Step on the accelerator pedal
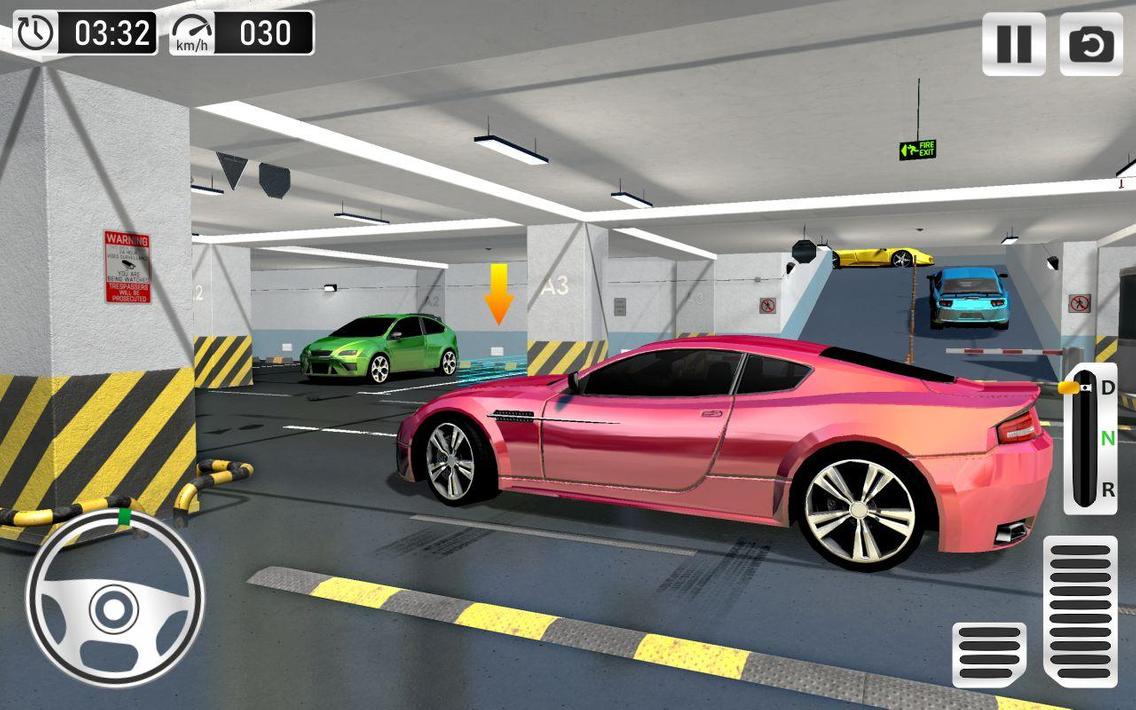This screenshot has width=1136, height=710. [1080, 611]
